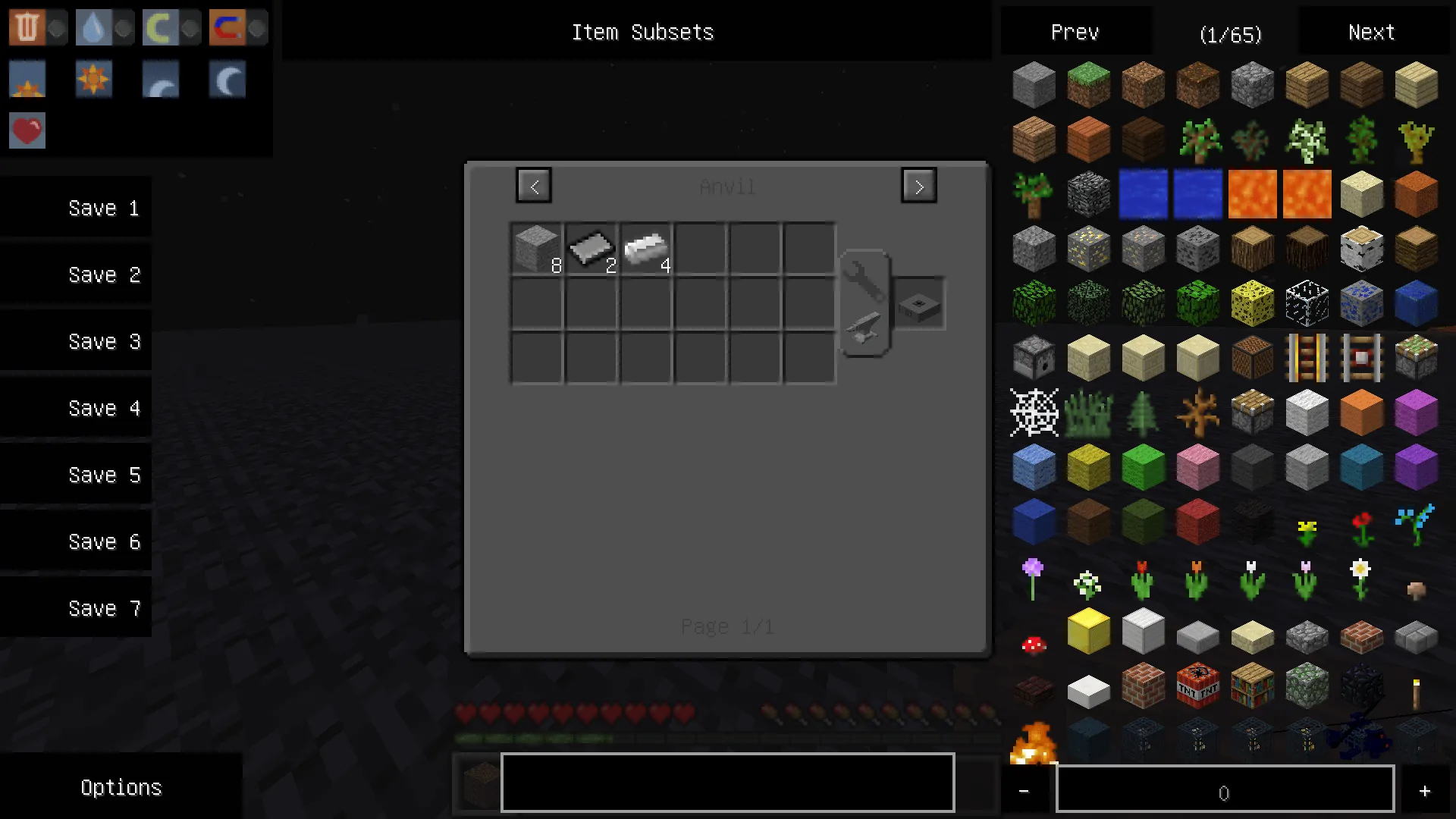Open the Options menu

tap(121, 787)
